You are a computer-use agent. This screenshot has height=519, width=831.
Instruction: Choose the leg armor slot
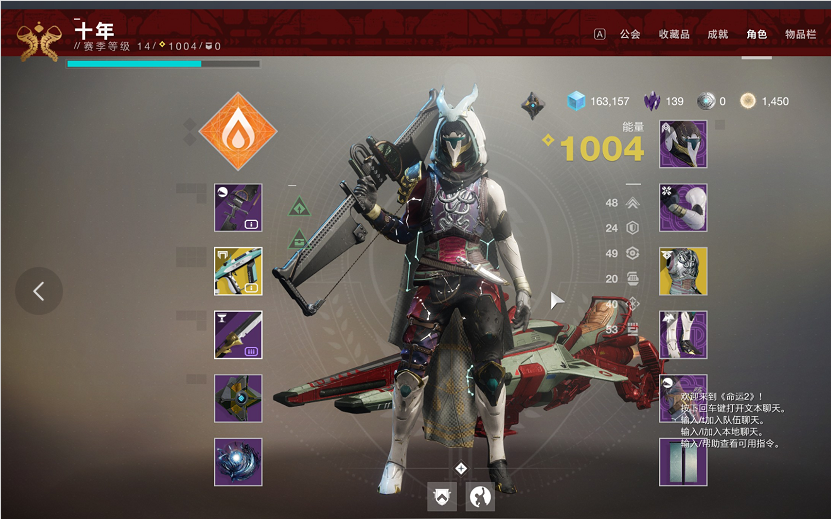tap(683, 335)
